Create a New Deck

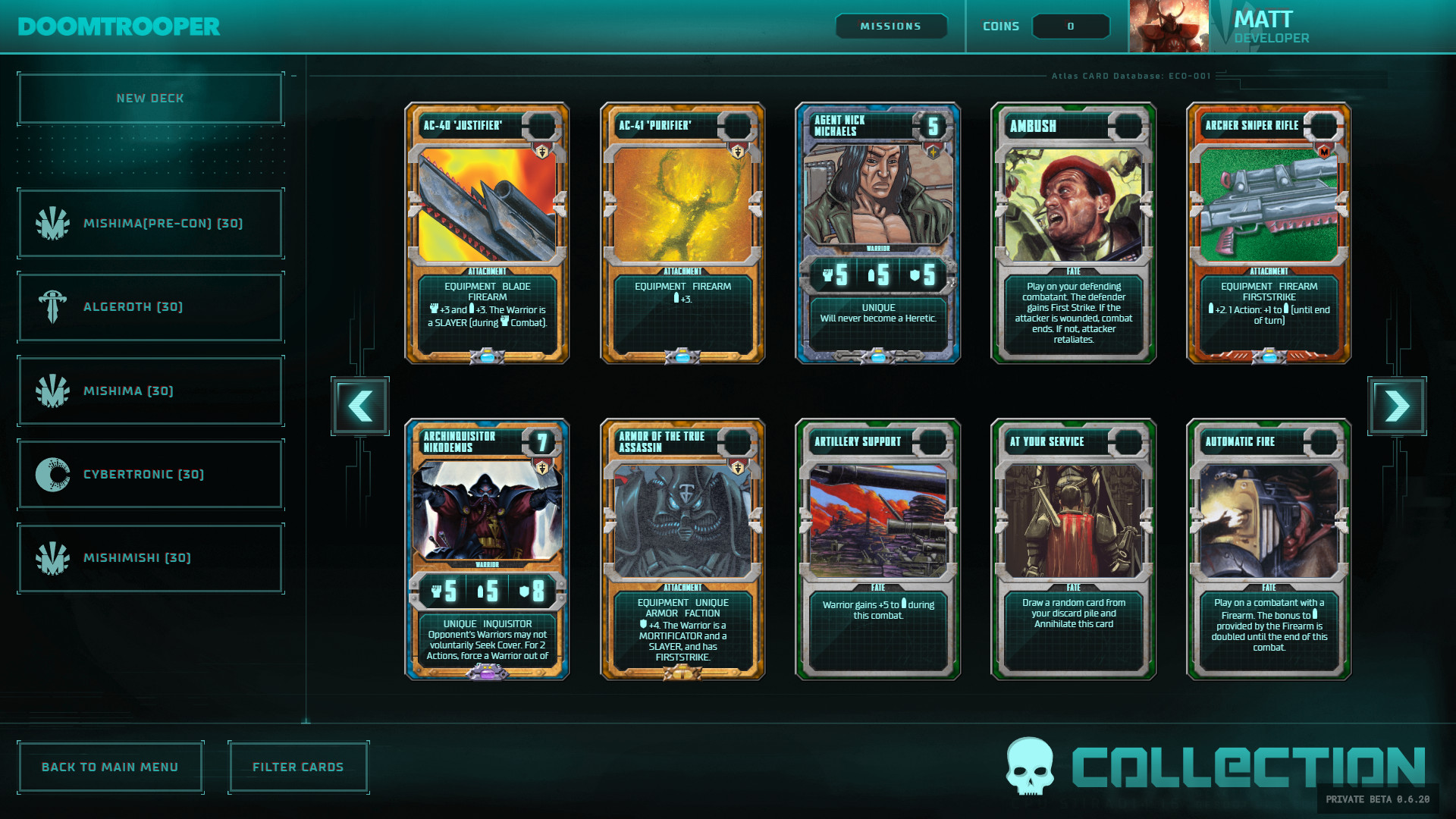[x=149, y=98]
